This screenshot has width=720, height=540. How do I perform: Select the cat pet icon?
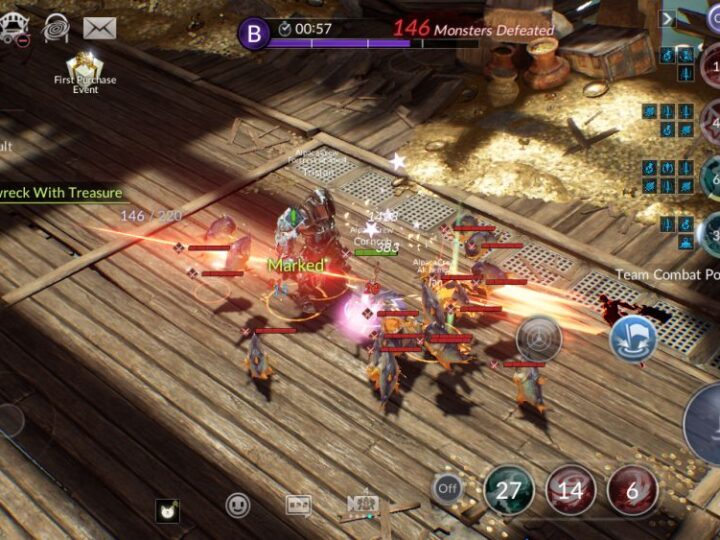coord(168,511)
